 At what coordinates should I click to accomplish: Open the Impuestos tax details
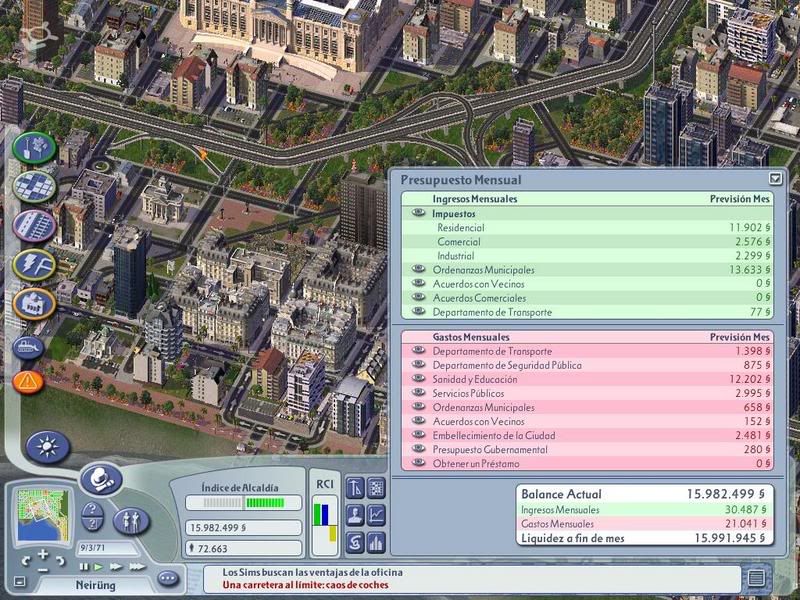click(418, 214)
